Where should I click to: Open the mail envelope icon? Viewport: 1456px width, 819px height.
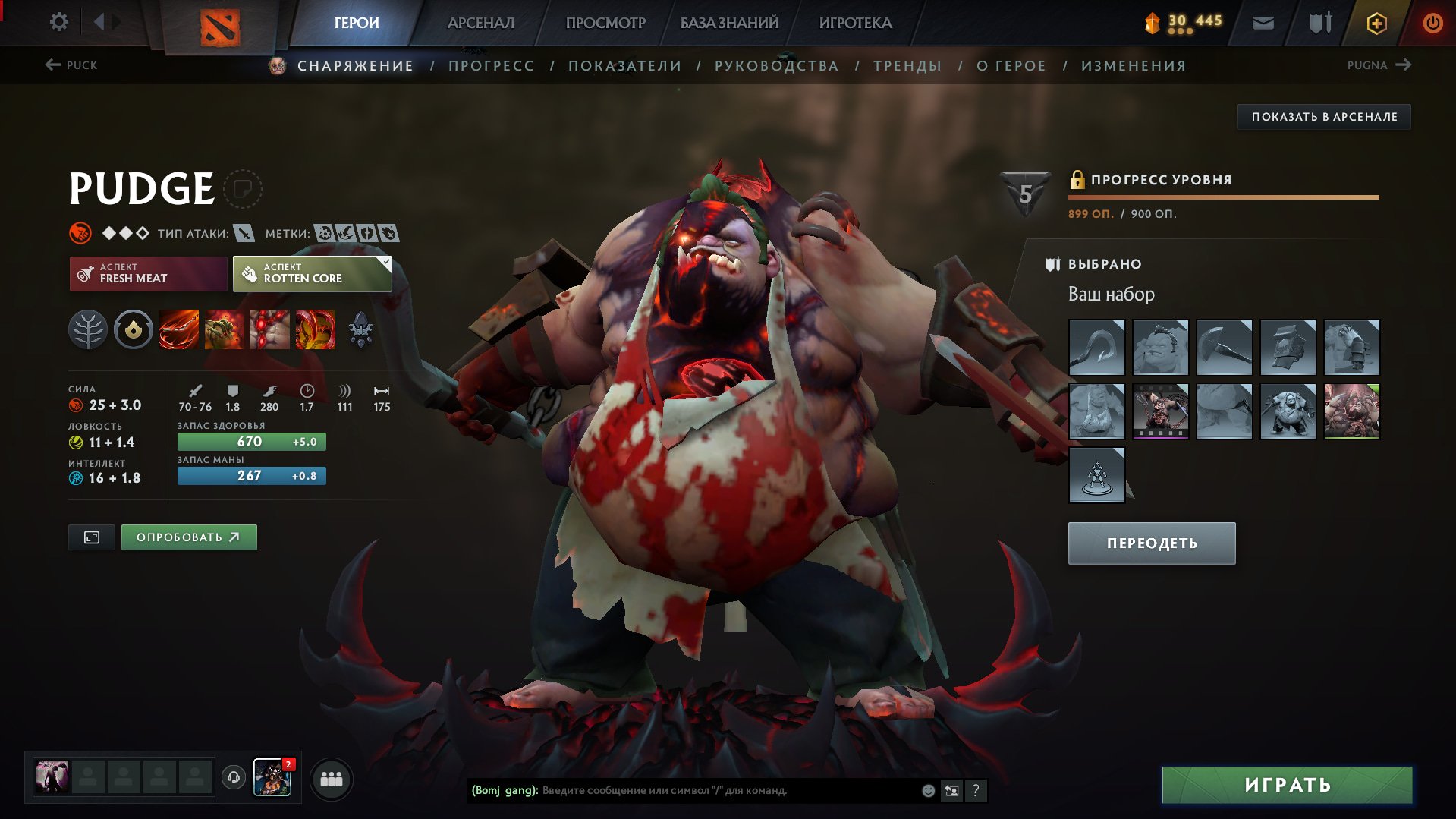point(1263,23)
